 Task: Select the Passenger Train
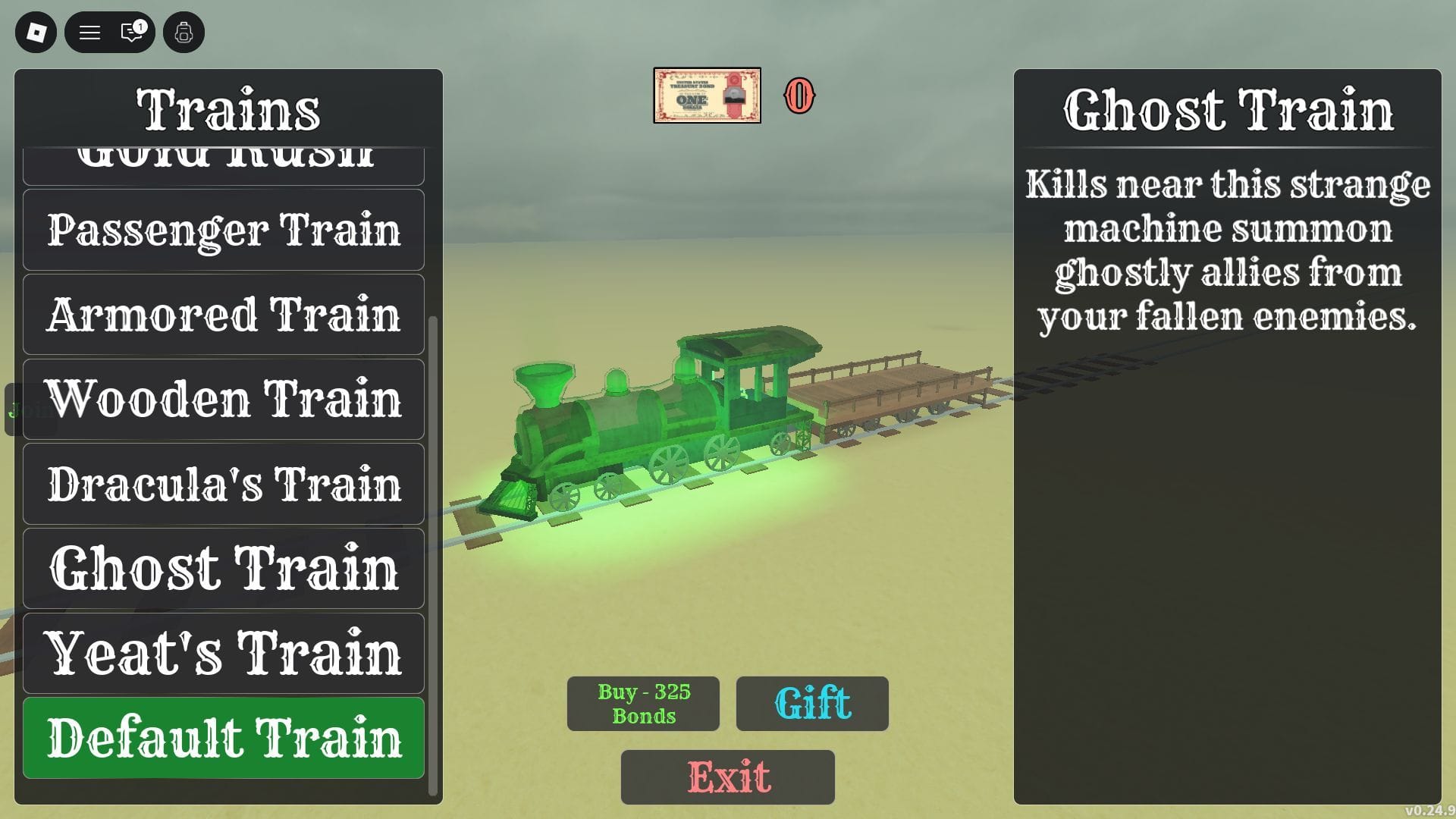[224, 229]
